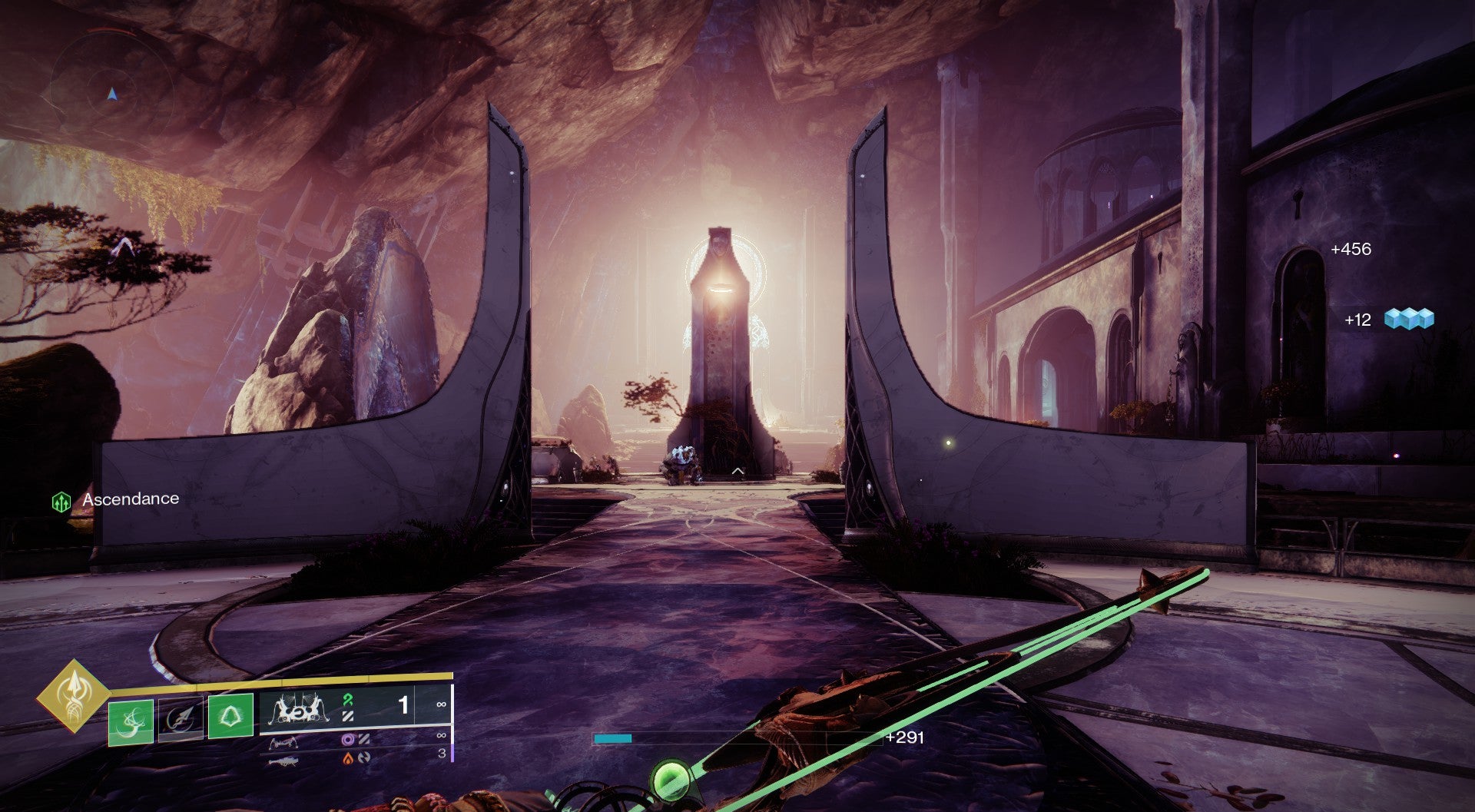Click the radar circle with blue arrow
1475x812 pixels.
(x=112, y=94)
